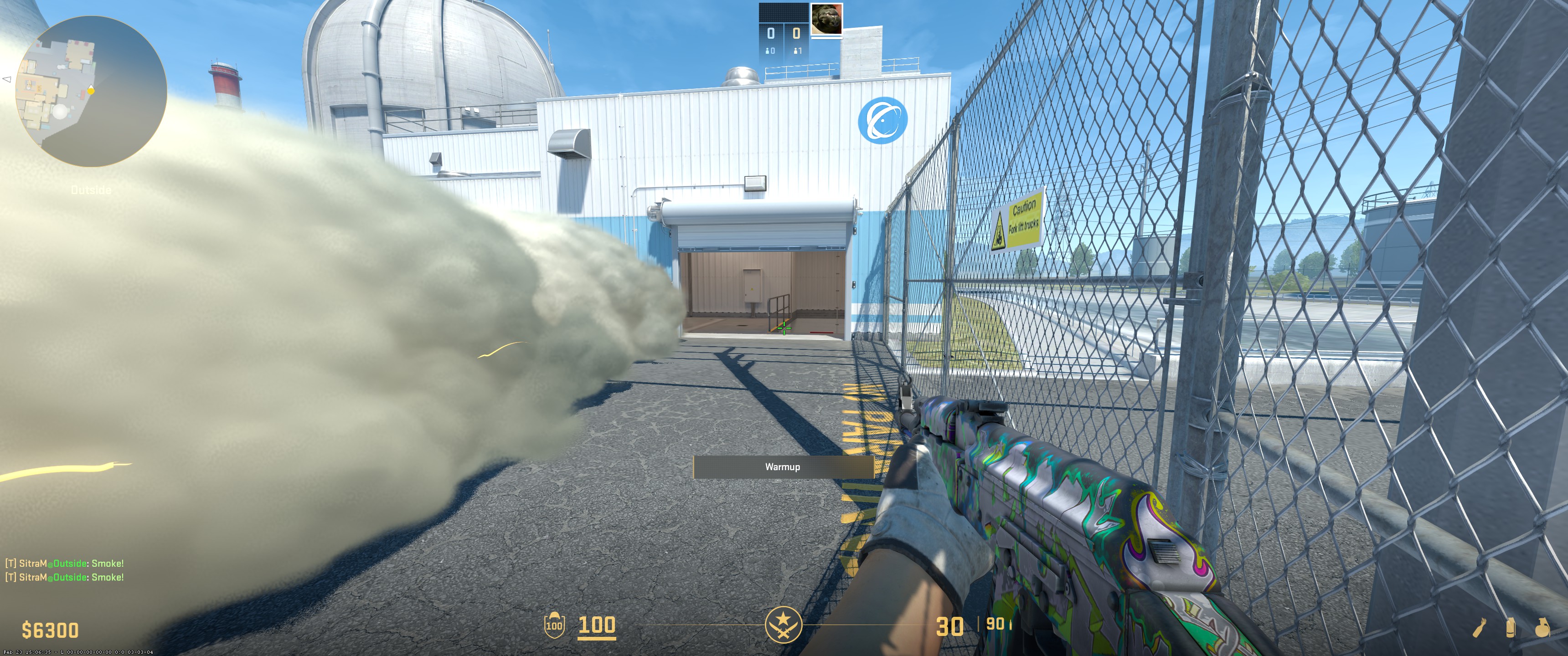Viewport: 1568px width, 656px height.
Task: Click the player avatar on the top scoreboard
Action: tap(826, 19)
